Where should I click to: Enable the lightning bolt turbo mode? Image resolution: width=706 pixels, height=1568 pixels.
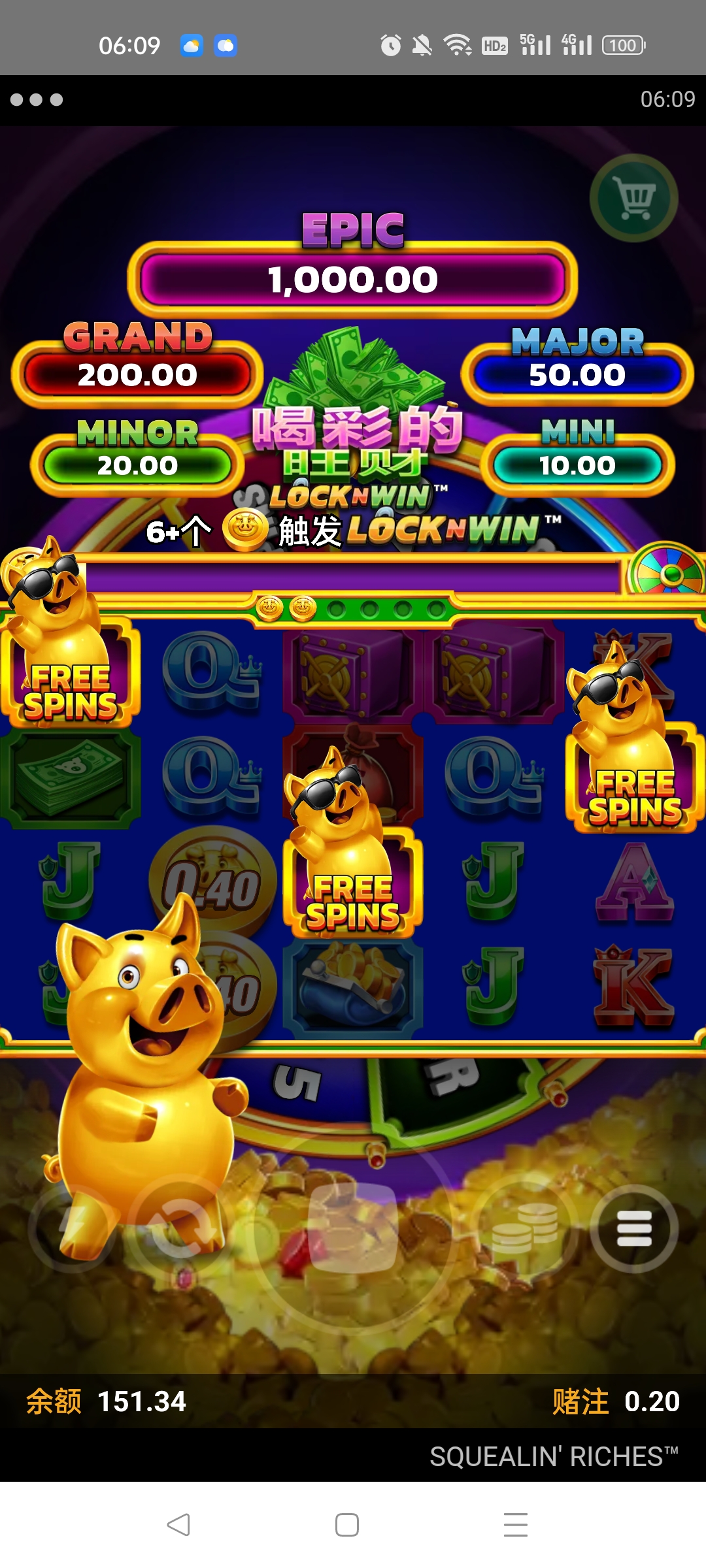point(71,1228)
